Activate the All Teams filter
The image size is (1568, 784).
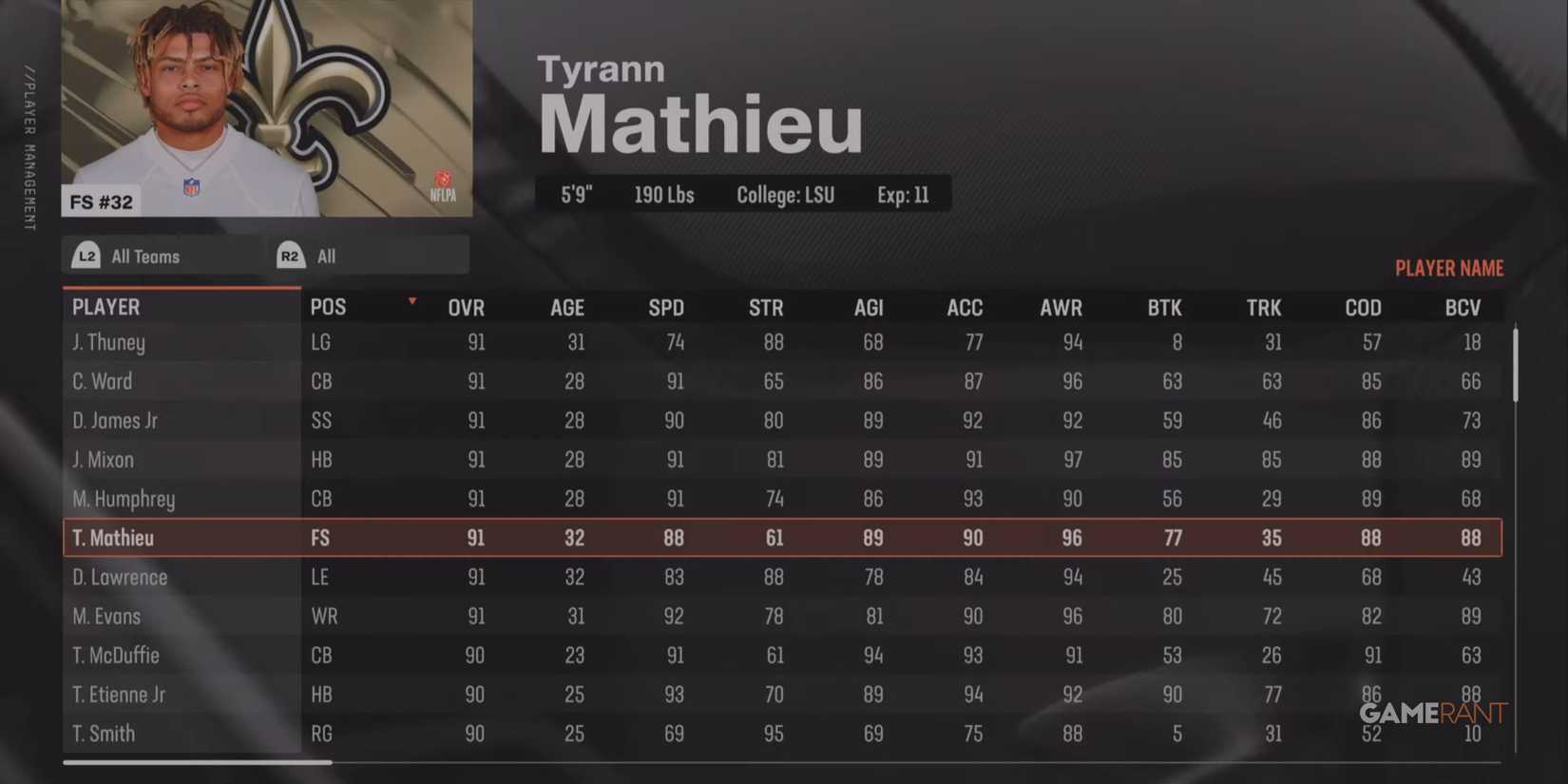(144, 255)
